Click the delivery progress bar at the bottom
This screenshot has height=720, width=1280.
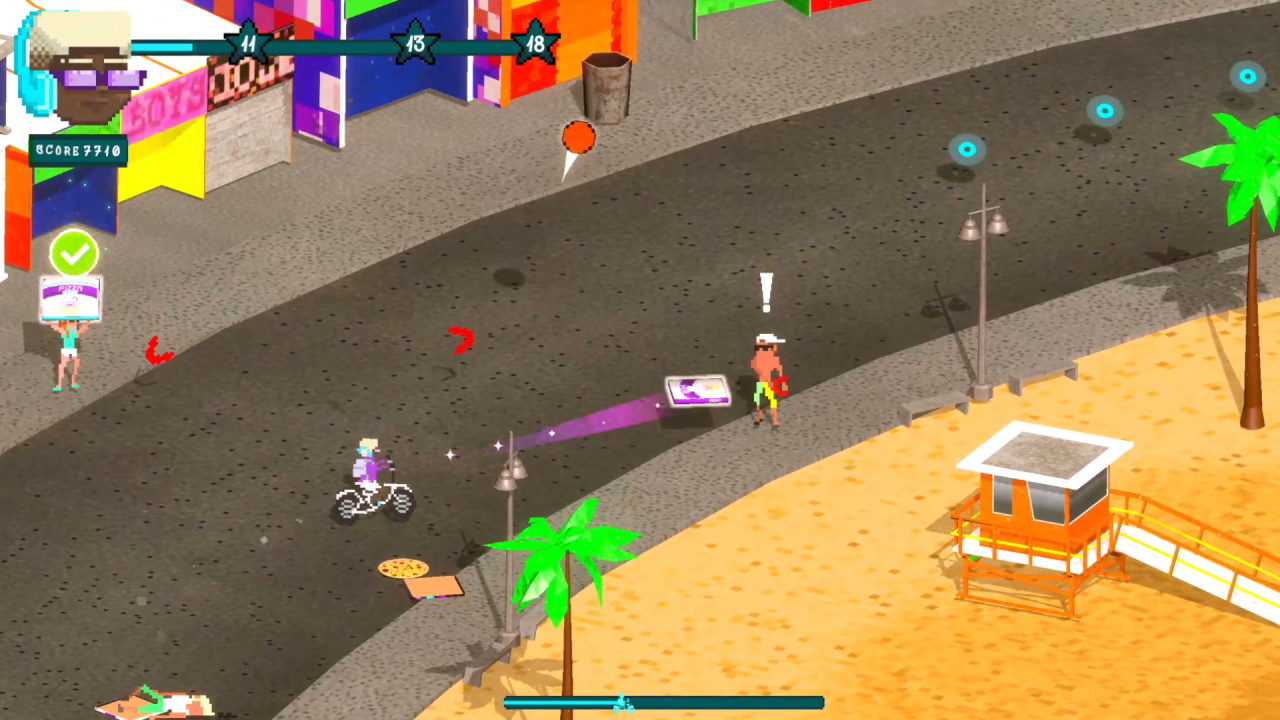click(x=663, y=702)
